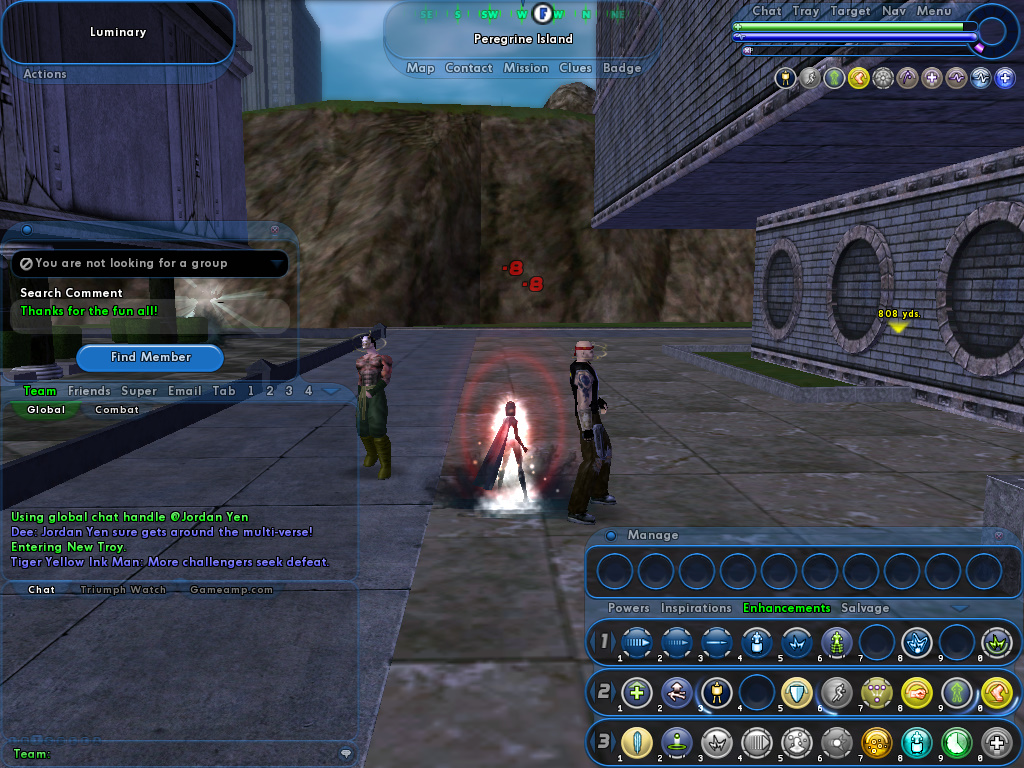Select the Salvage tab
This screenshot has width=1024, height=768.
click(x=864, y=608)
